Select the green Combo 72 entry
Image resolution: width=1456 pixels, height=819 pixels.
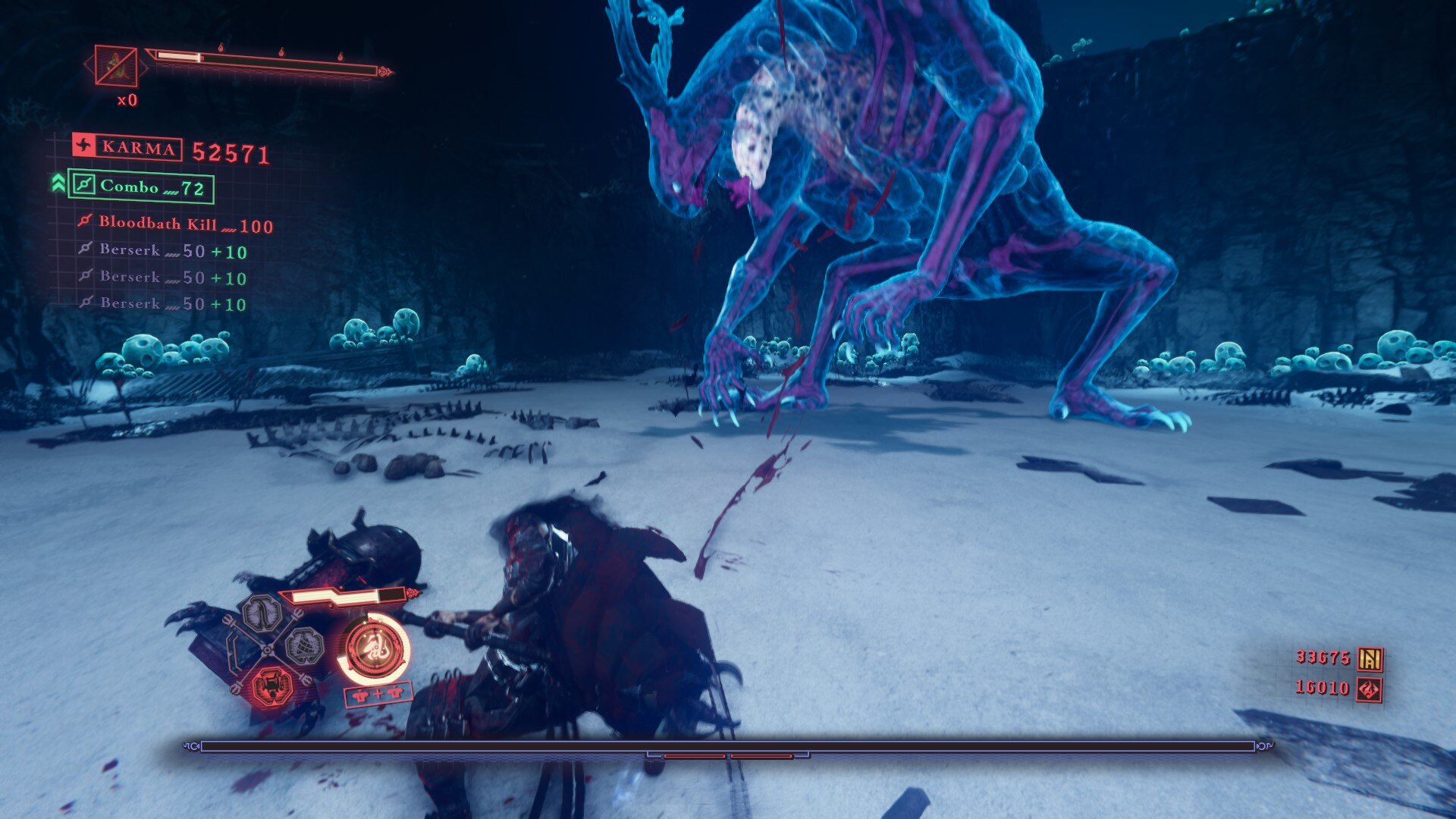pyautogui.click(x=141, y=187)
